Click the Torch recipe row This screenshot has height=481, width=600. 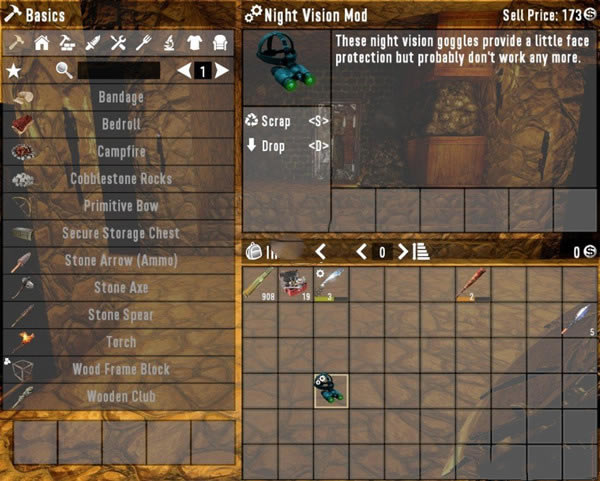120,342
